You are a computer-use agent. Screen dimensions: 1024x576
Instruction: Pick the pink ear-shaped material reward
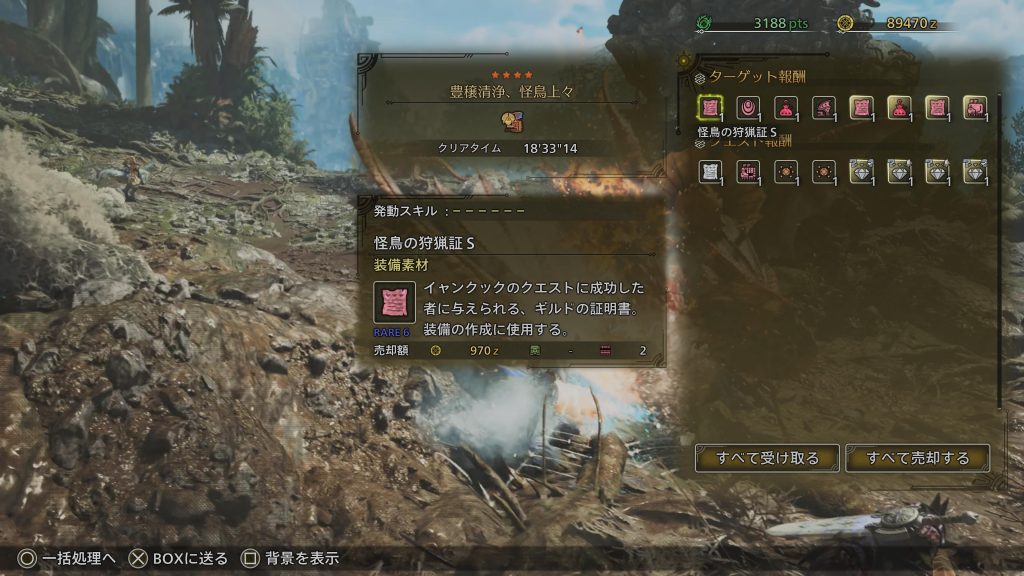coord(748,108)
